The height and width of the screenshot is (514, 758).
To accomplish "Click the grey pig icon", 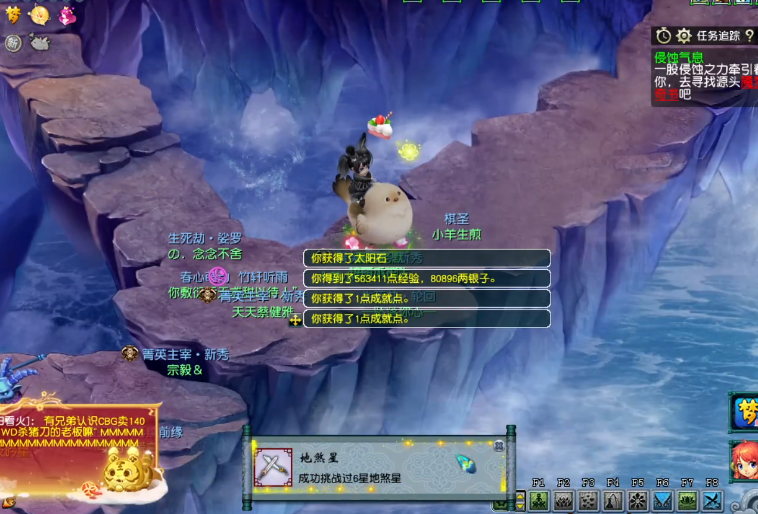I will (40, 42).
